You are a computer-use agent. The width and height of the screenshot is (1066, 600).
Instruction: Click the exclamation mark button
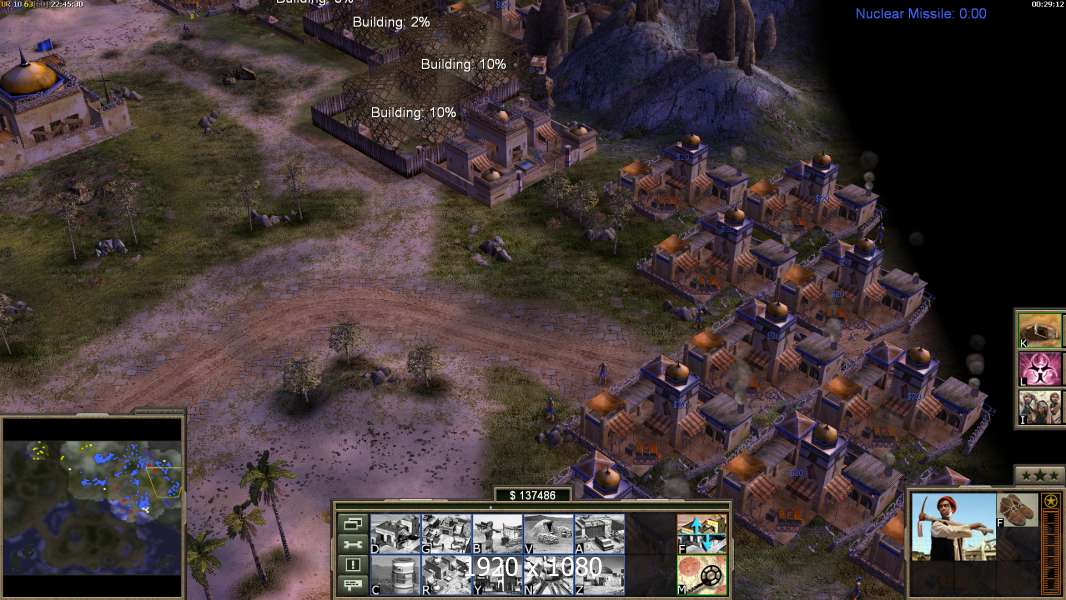click(x=352, y=565)
